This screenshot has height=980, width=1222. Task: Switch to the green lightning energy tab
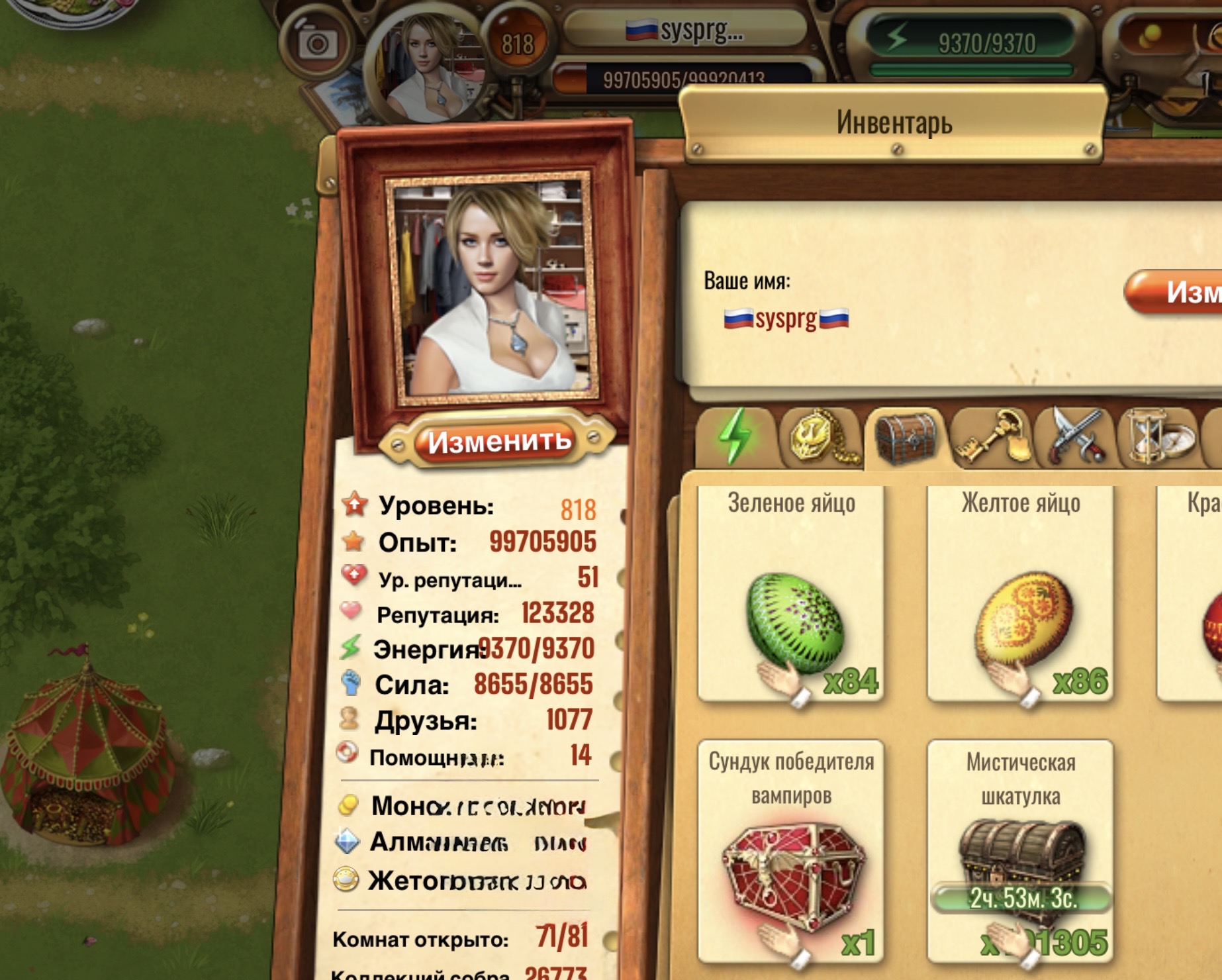tap(735, 437)
